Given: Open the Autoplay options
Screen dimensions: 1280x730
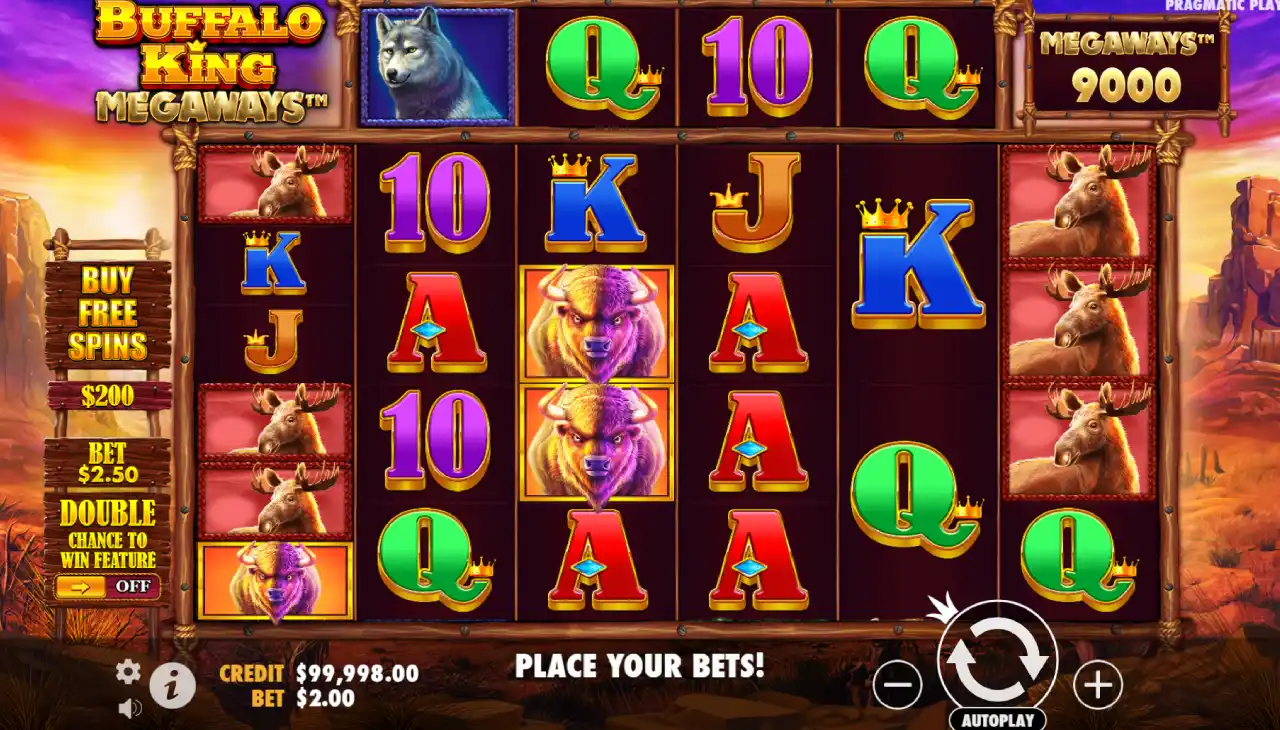Looking at the screenshot, I should point(997,719).
